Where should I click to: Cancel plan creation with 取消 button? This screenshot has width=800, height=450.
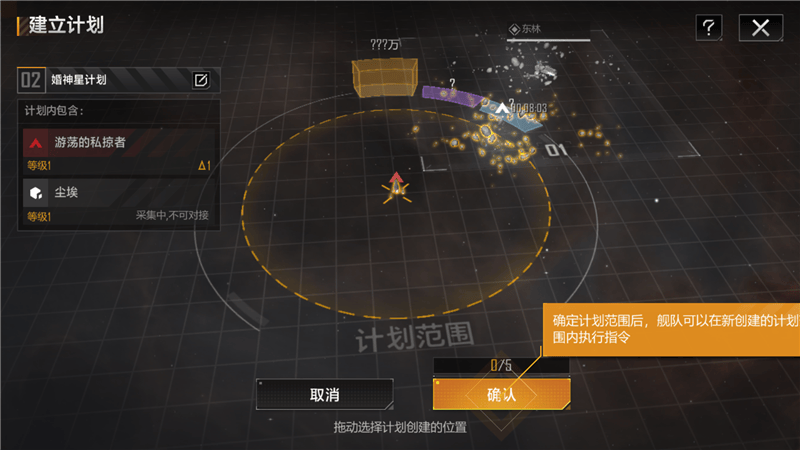coord(324,395)
